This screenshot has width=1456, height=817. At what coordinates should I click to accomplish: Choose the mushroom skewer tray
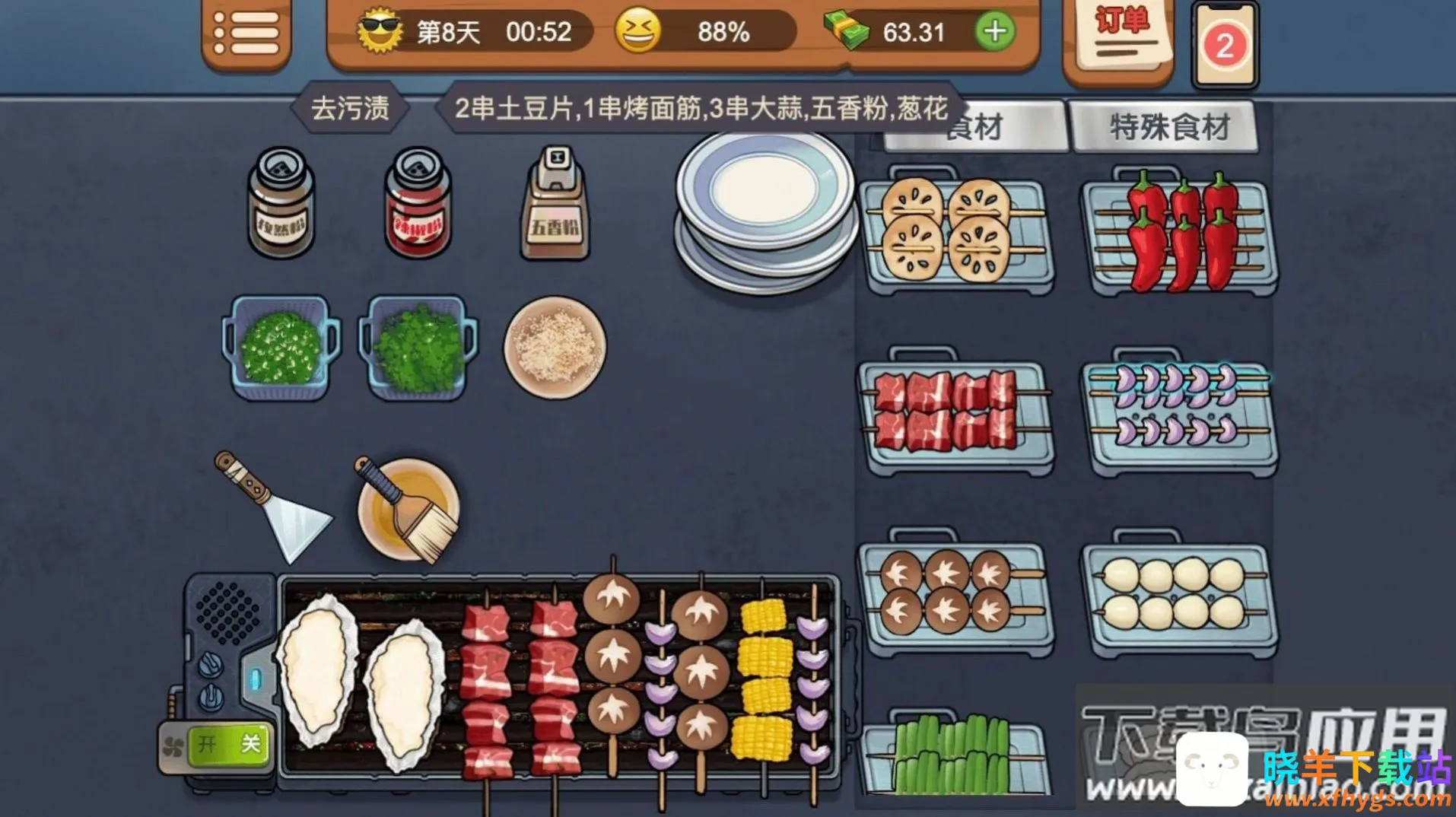point(956,595)
